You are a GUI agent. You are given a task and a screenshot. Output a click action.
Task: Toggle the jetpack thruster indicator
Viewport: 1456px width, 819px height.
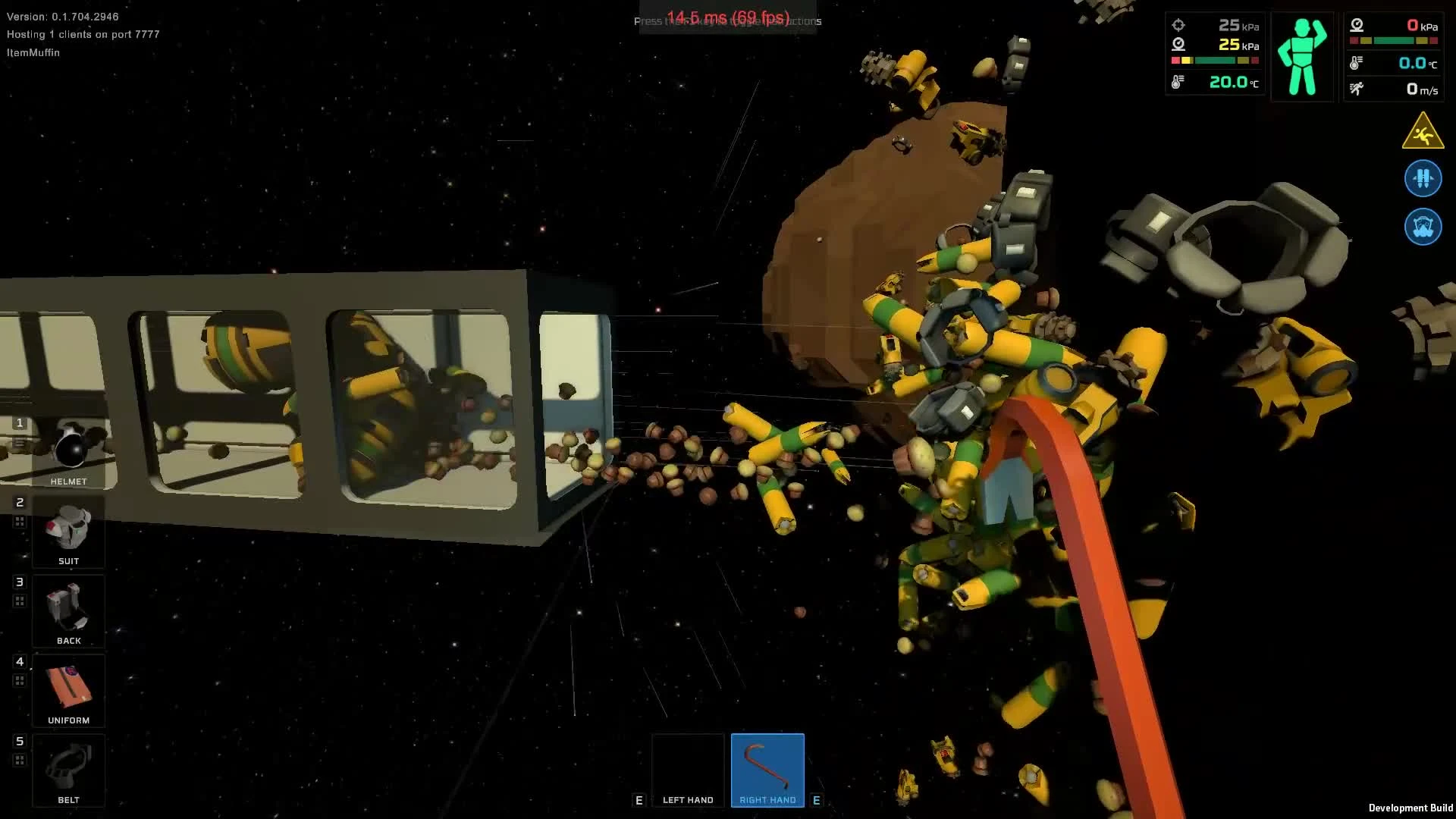point(1423,178)
